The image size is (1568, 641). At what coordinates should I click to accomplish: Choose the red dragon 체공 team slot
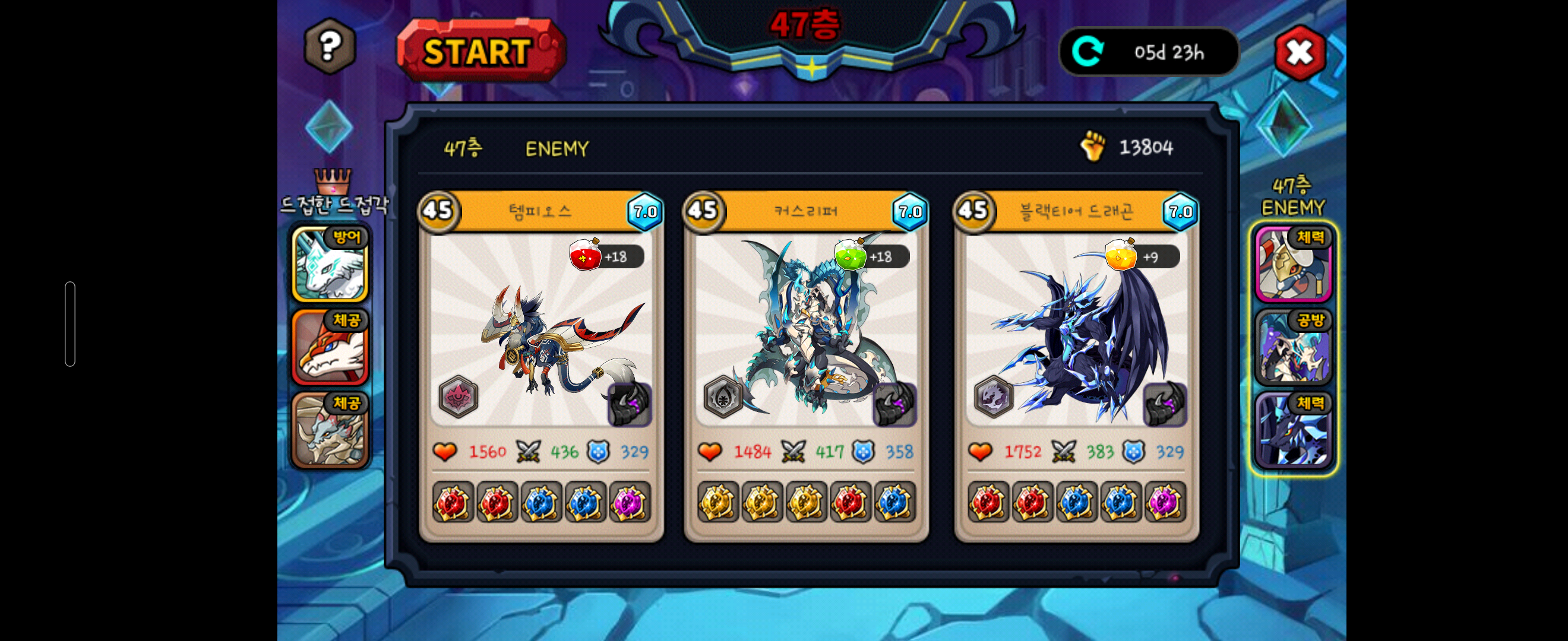click(x=330, y=347)
